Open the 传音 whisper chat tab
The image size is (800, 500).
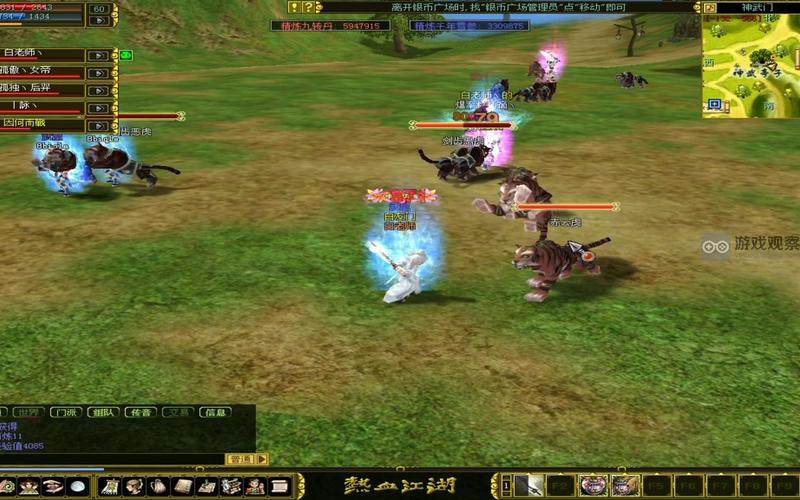pyautogui.click(x=140, y=412)
